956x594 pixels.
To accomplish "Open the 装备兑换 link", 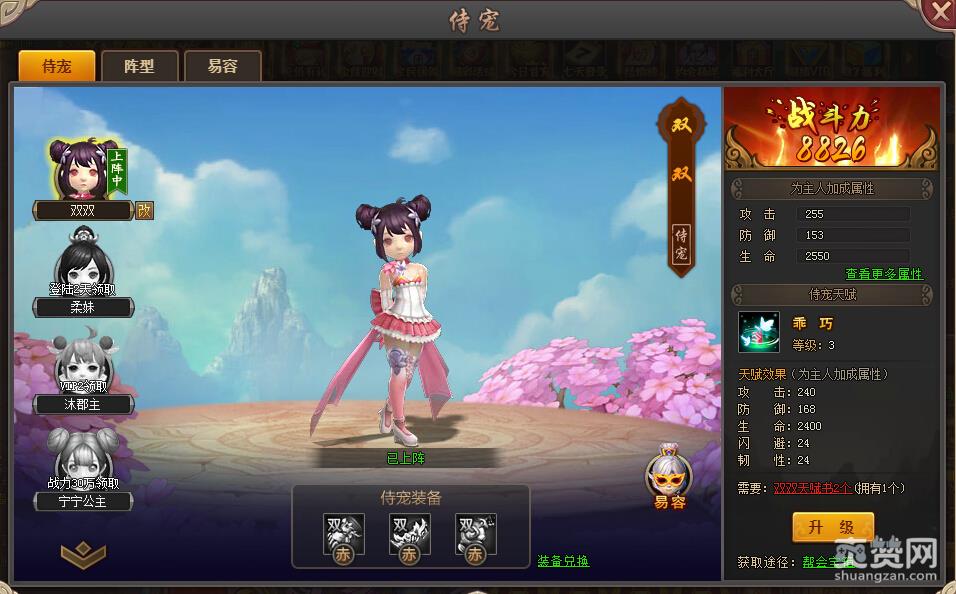I will (x=563, y=561).
